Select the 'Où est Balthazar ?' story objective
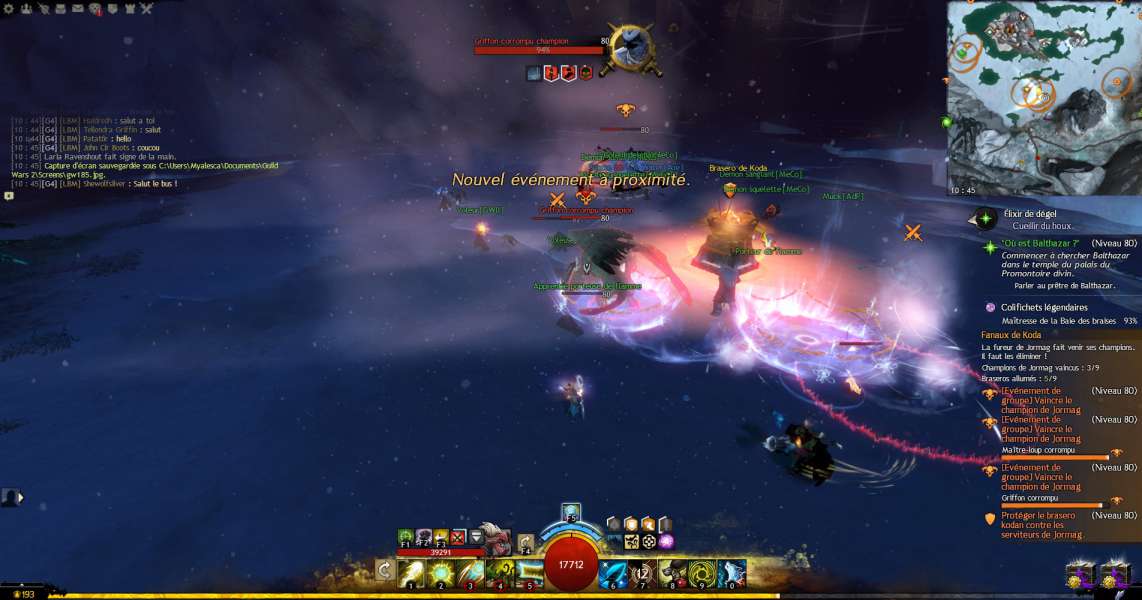The image size is (1142, 600). (1040, 243)
